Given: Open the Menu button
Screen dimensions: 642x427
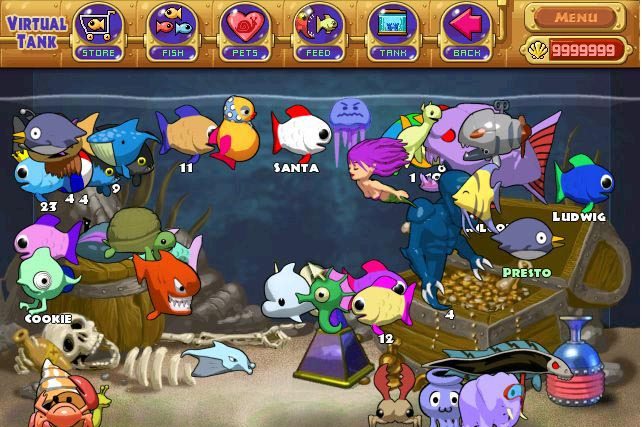Looking at the screenshot, I should pos(576,16).
